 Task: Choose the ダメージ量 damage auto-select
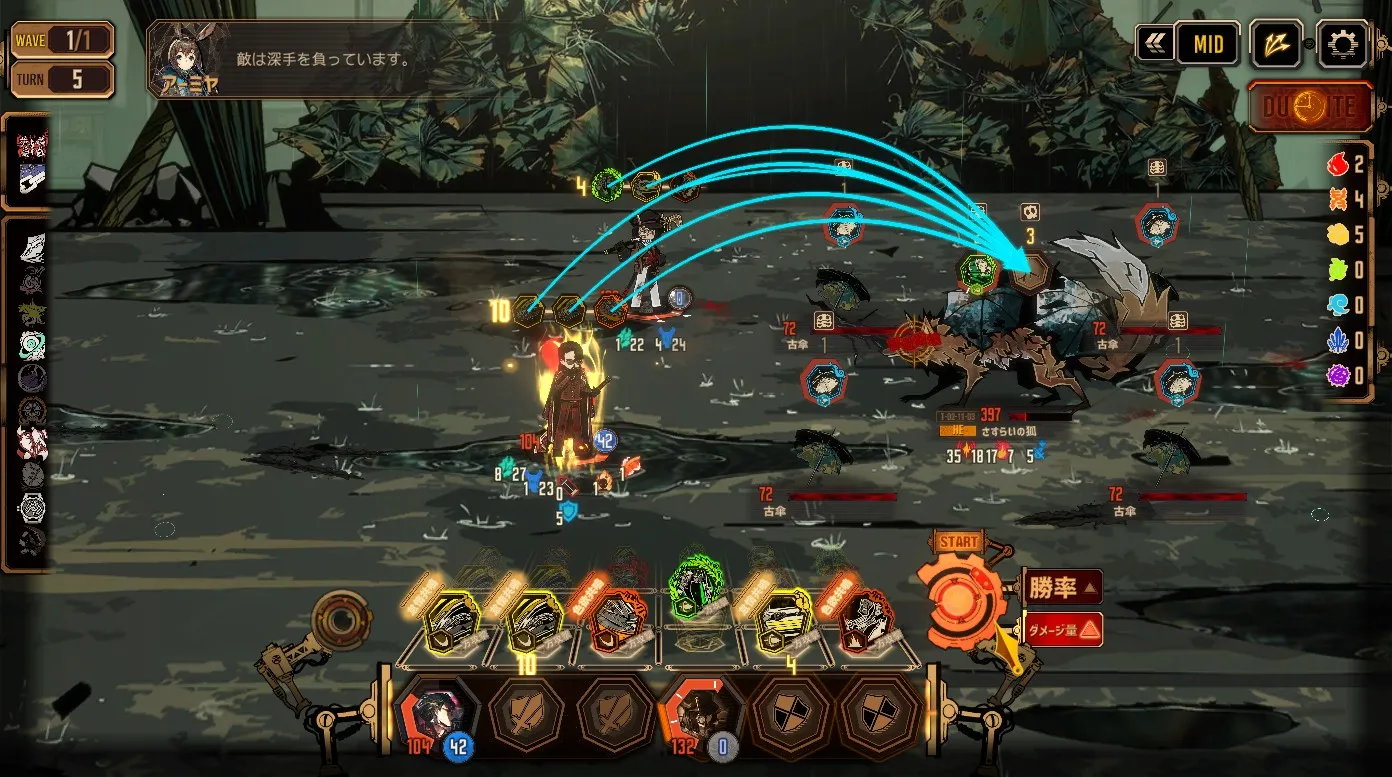click(x=1063, y=629)
